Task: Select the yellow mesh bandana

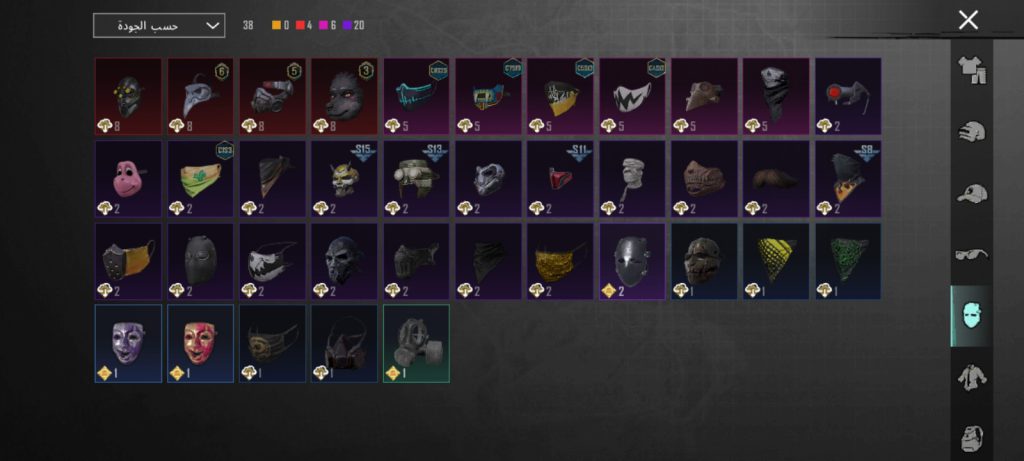Action: click(776, 261)
